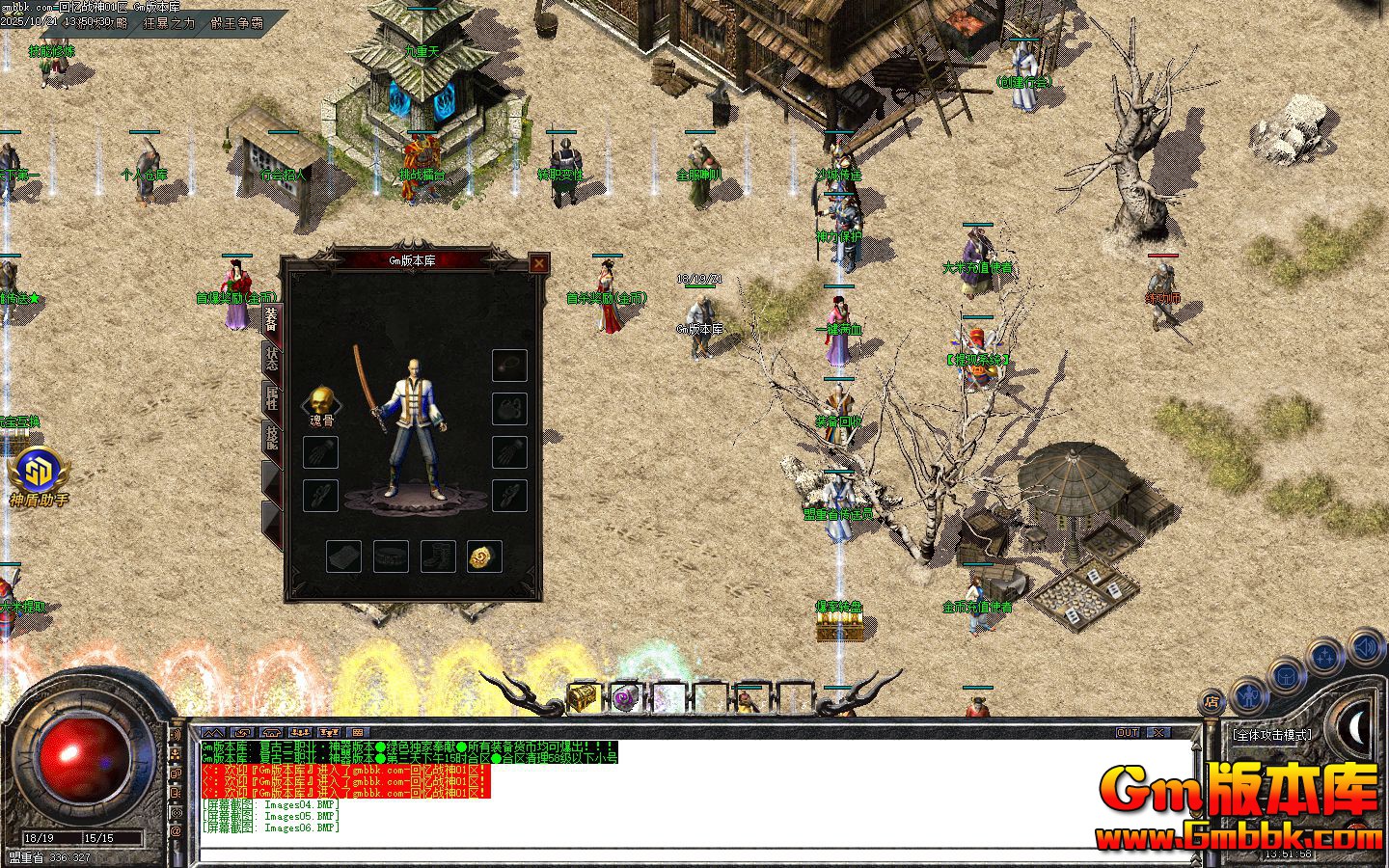1389x868 pixels.
Task: Click the OUT button on chat bar
Action: point(1128,733)
